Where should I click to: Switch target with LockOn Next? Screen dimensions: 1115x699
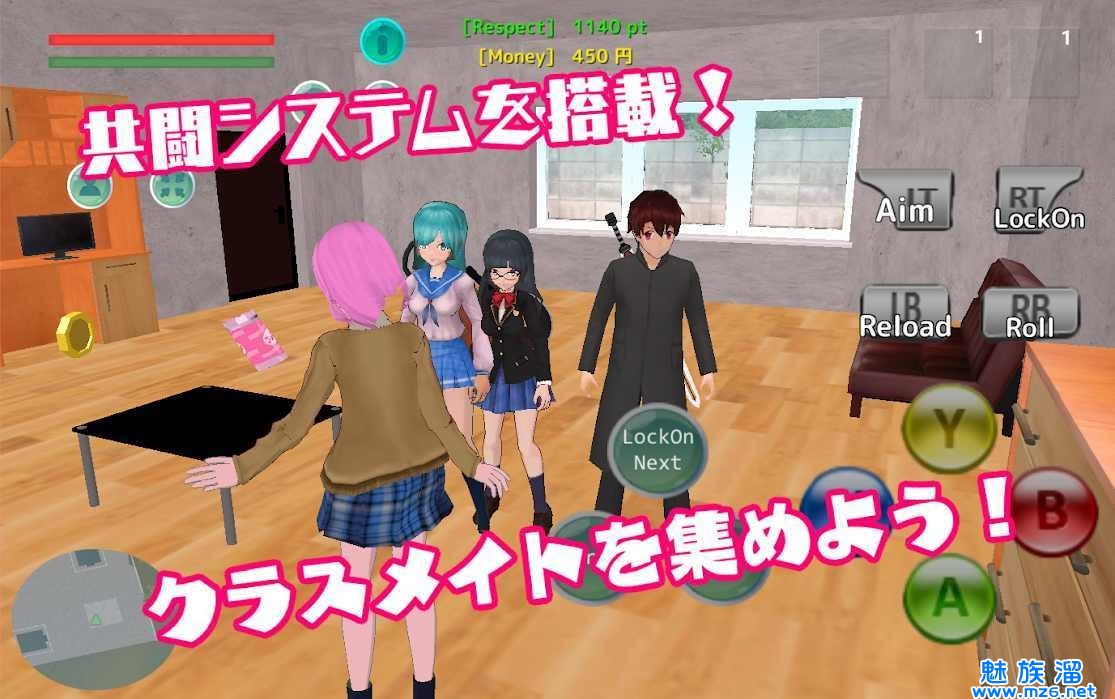657,449
